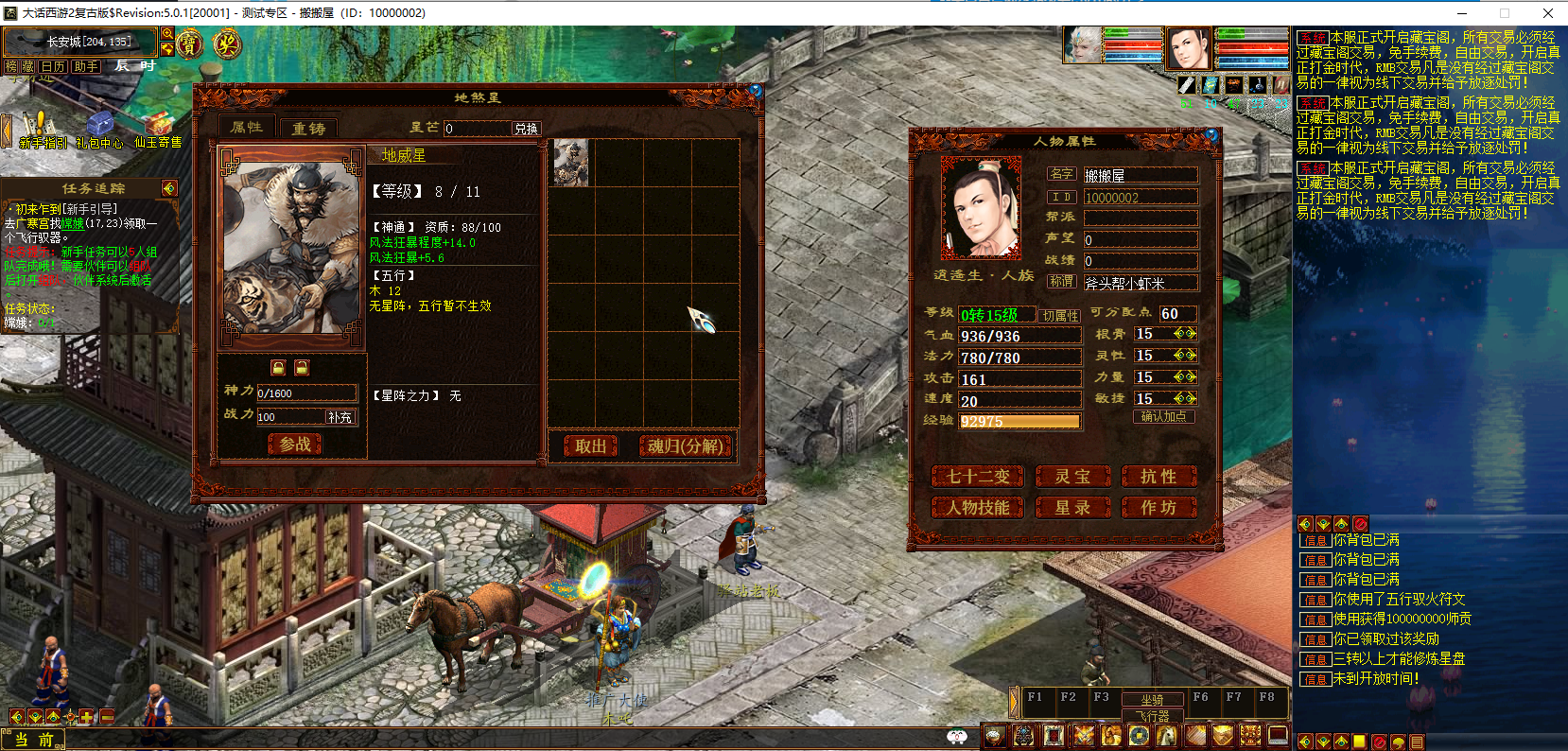Close the 地煞星 window

coord(755,91)
